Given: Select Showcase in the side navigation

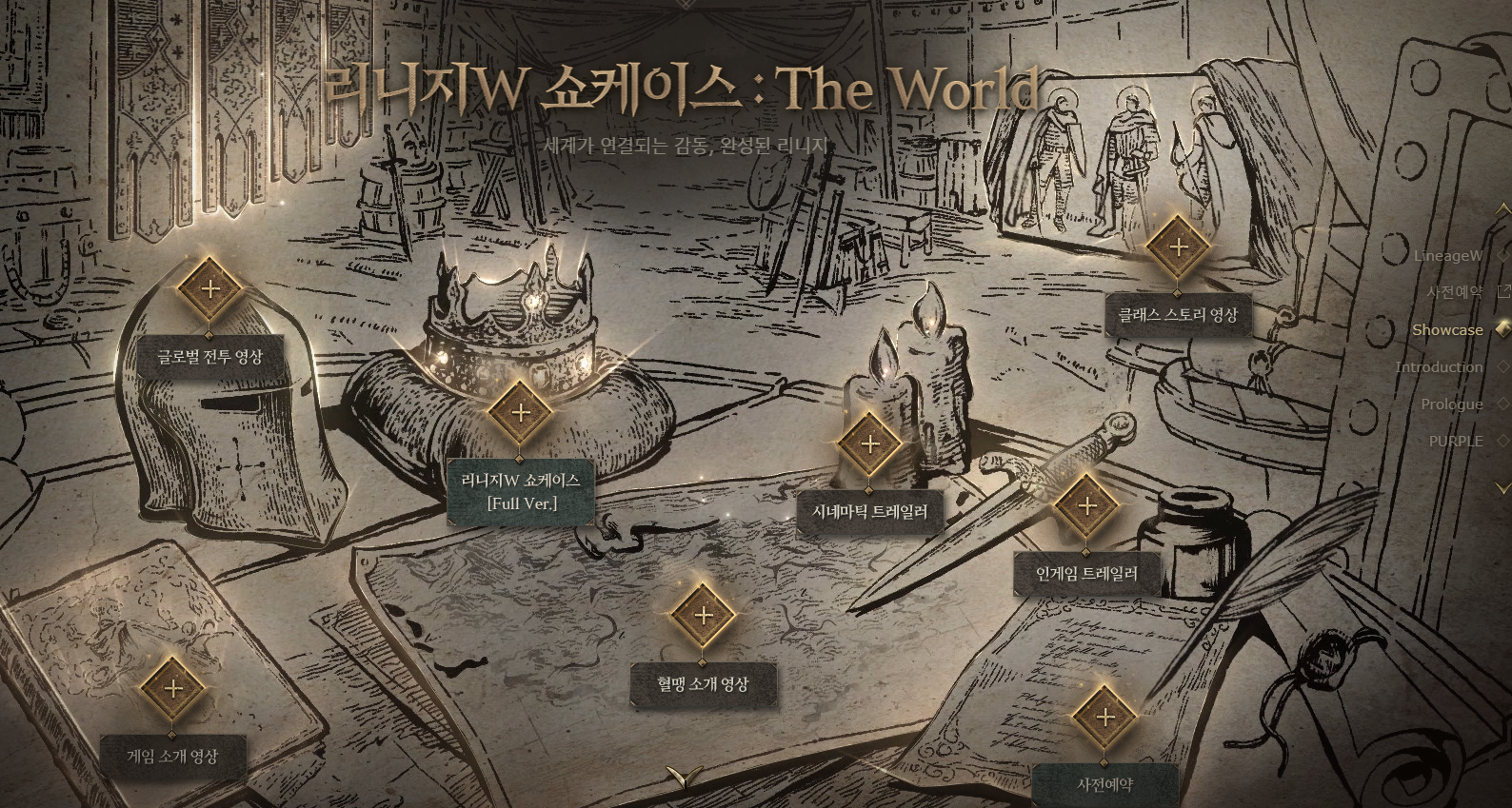Looking at the screenshot, I should point(1447,329).
